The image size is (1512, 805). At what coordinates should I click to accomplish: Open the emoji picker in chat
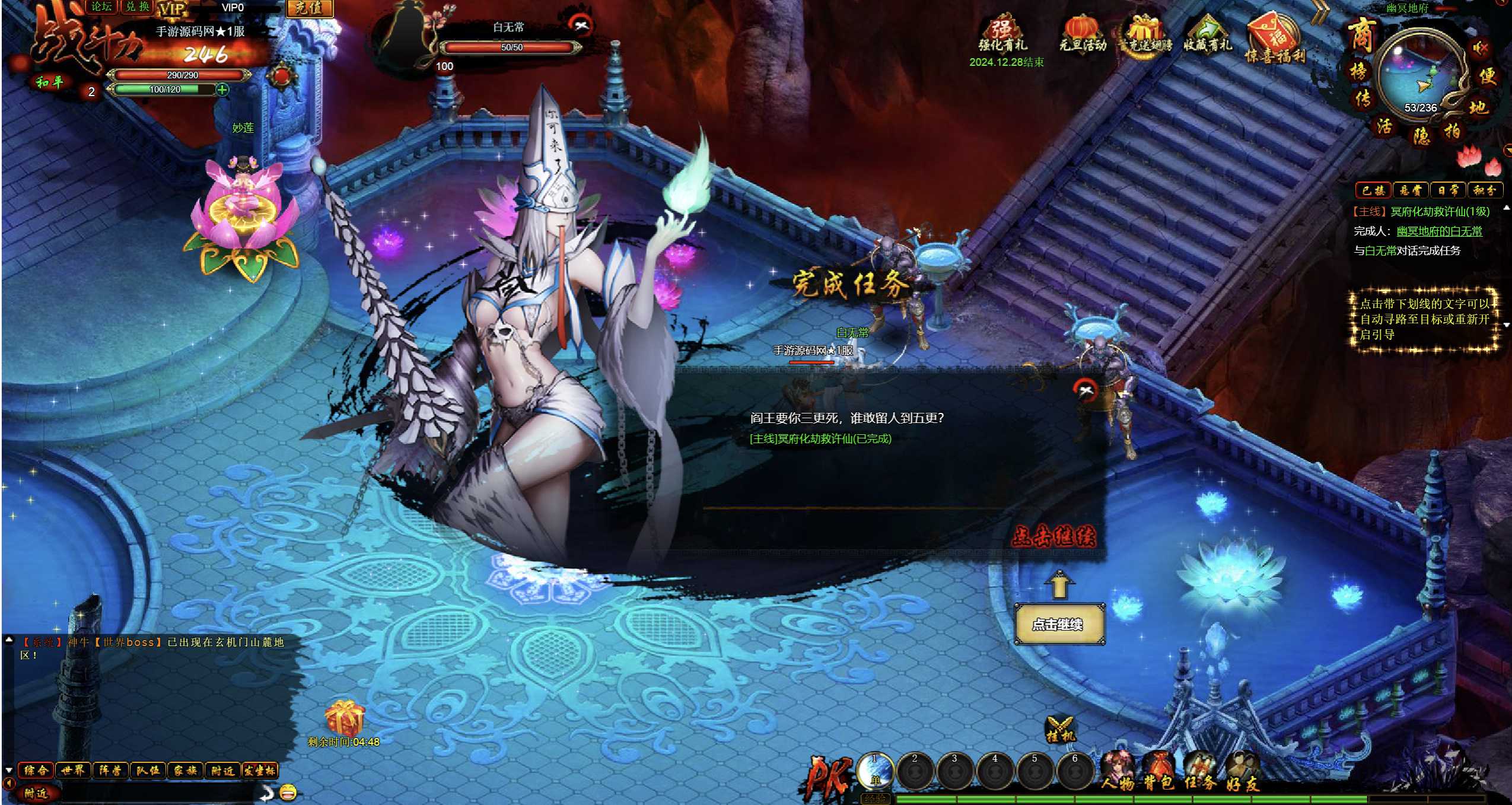[288, 792]
